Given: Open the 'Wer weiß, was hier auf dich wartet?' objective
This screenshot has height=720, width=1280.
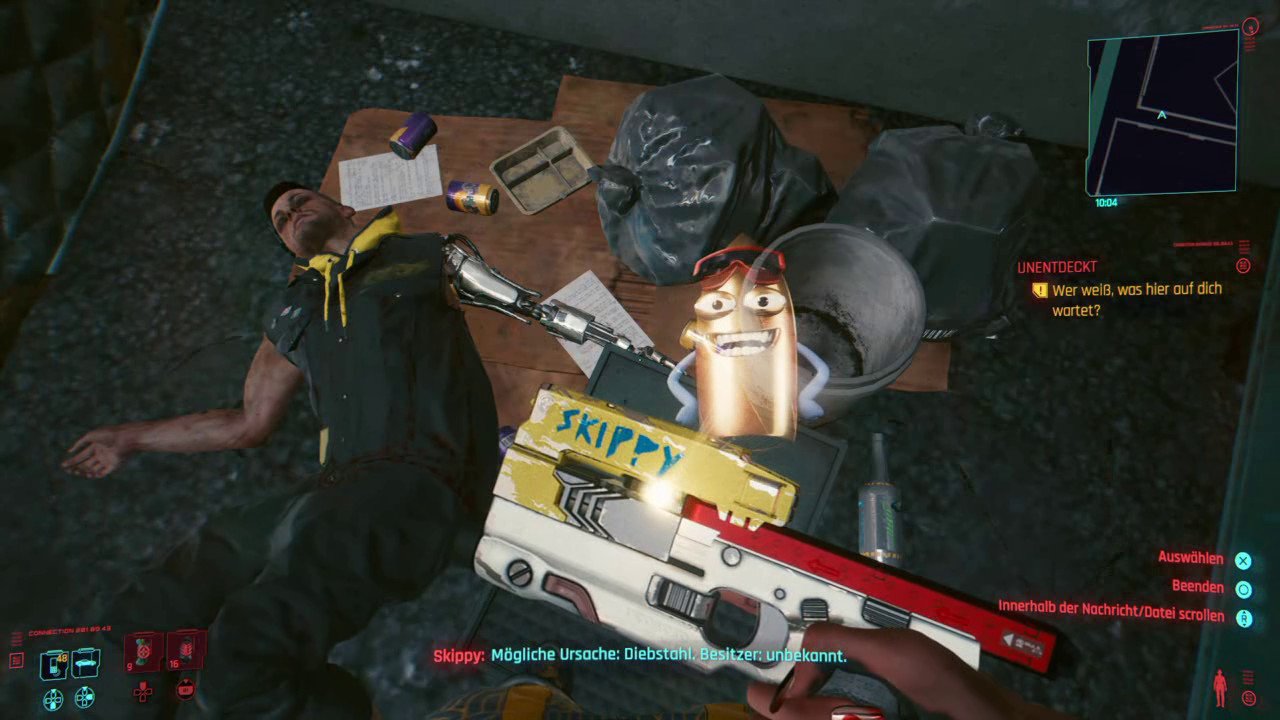Looking at the screenshot, I should 1136,299.
